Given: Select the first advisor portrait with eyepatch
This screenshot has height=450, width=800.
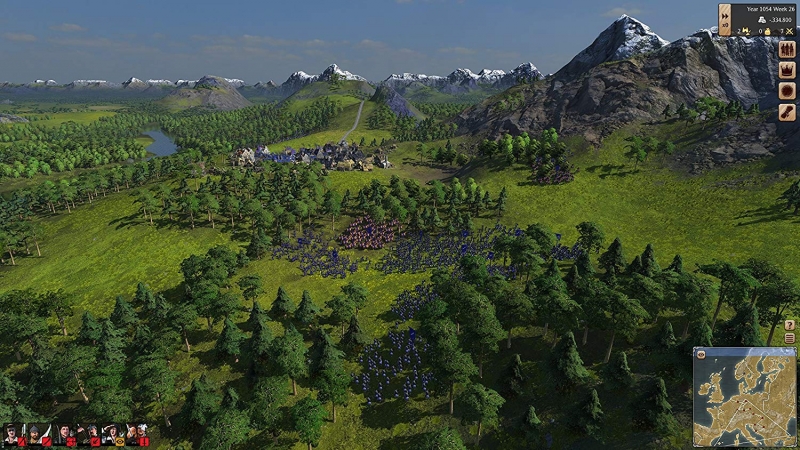Looking at the screenshot, I should 12,434.
